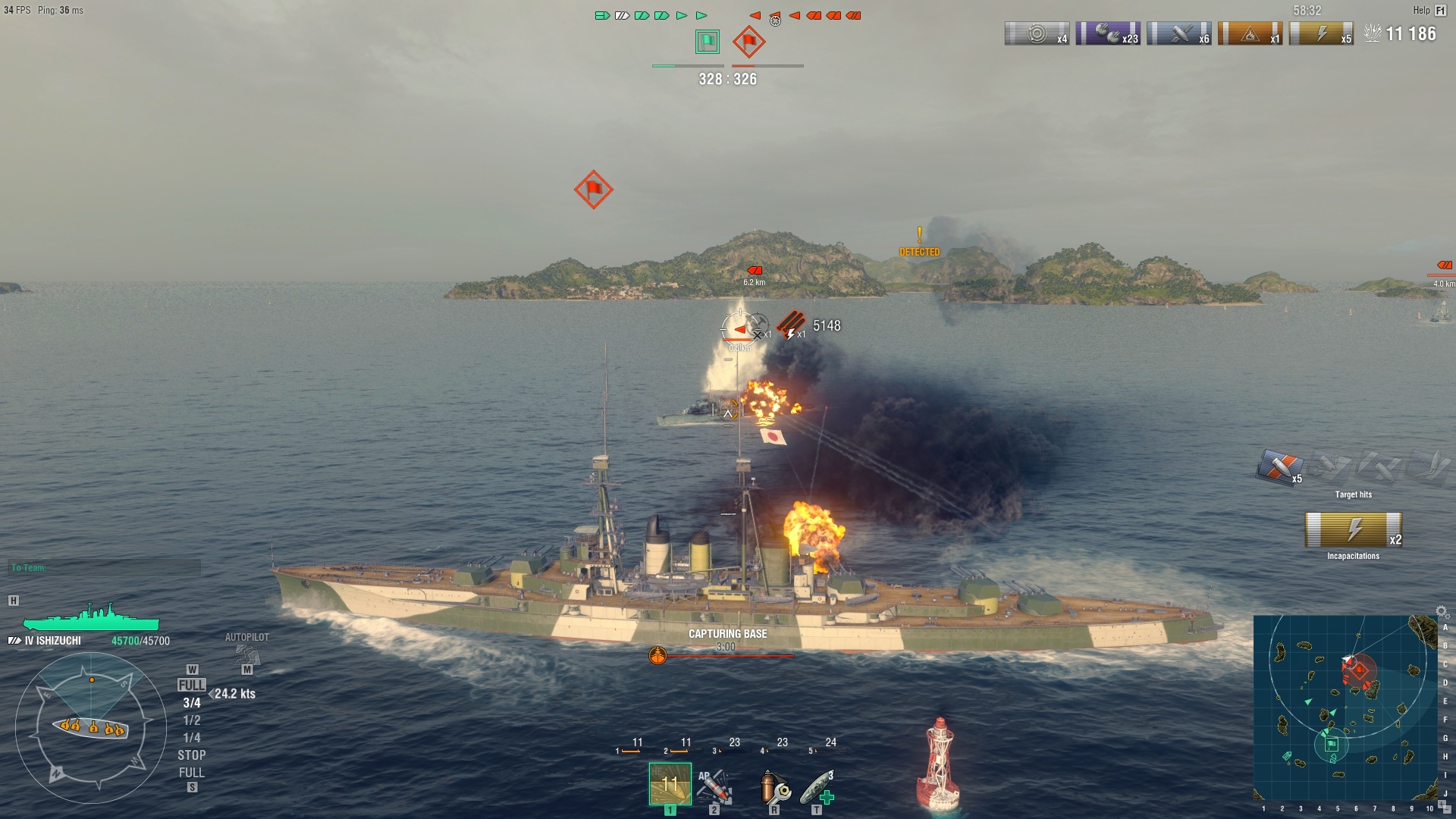Enlarge the minimap with the plus button

point(1442,802)
